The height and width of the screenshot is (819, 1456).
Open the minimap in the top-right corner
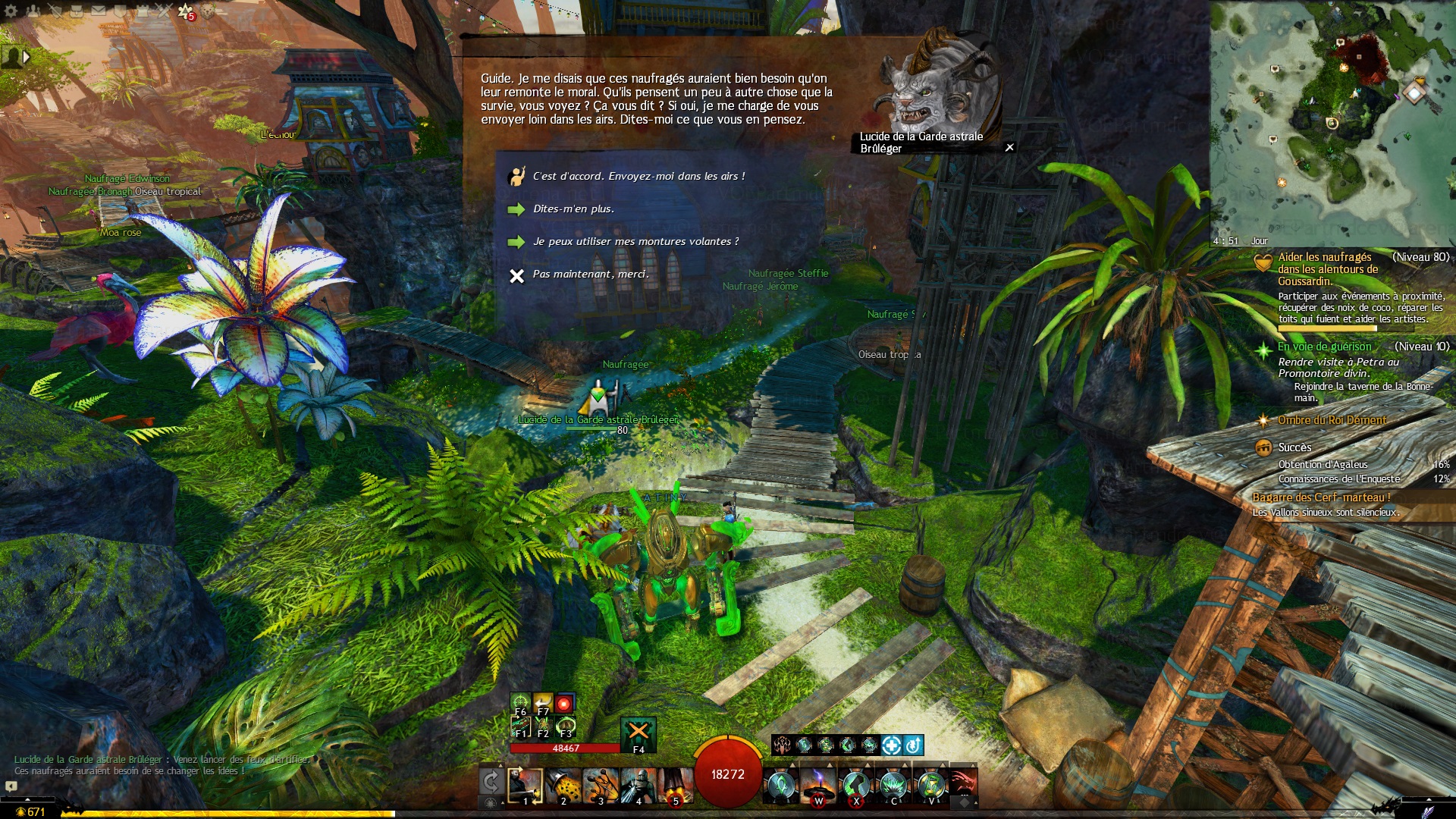[1332, 123]
